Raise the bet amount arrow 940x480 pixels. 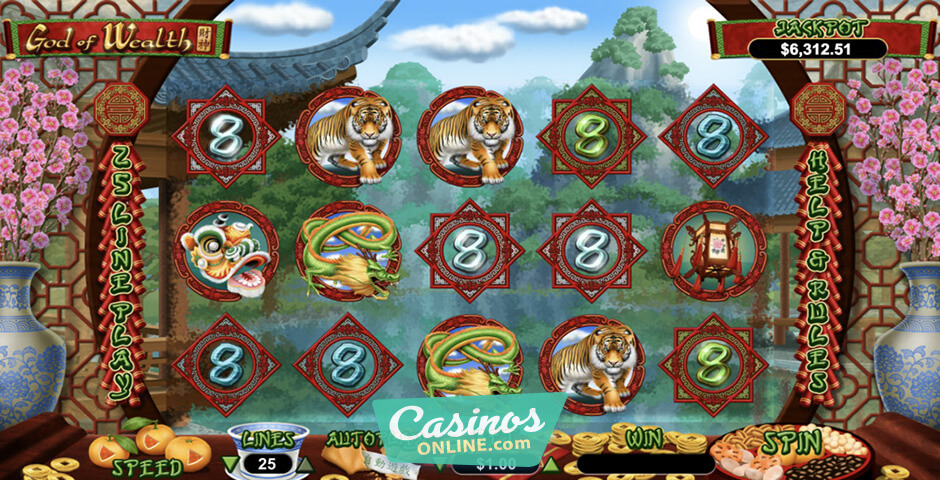coord(551,464)
